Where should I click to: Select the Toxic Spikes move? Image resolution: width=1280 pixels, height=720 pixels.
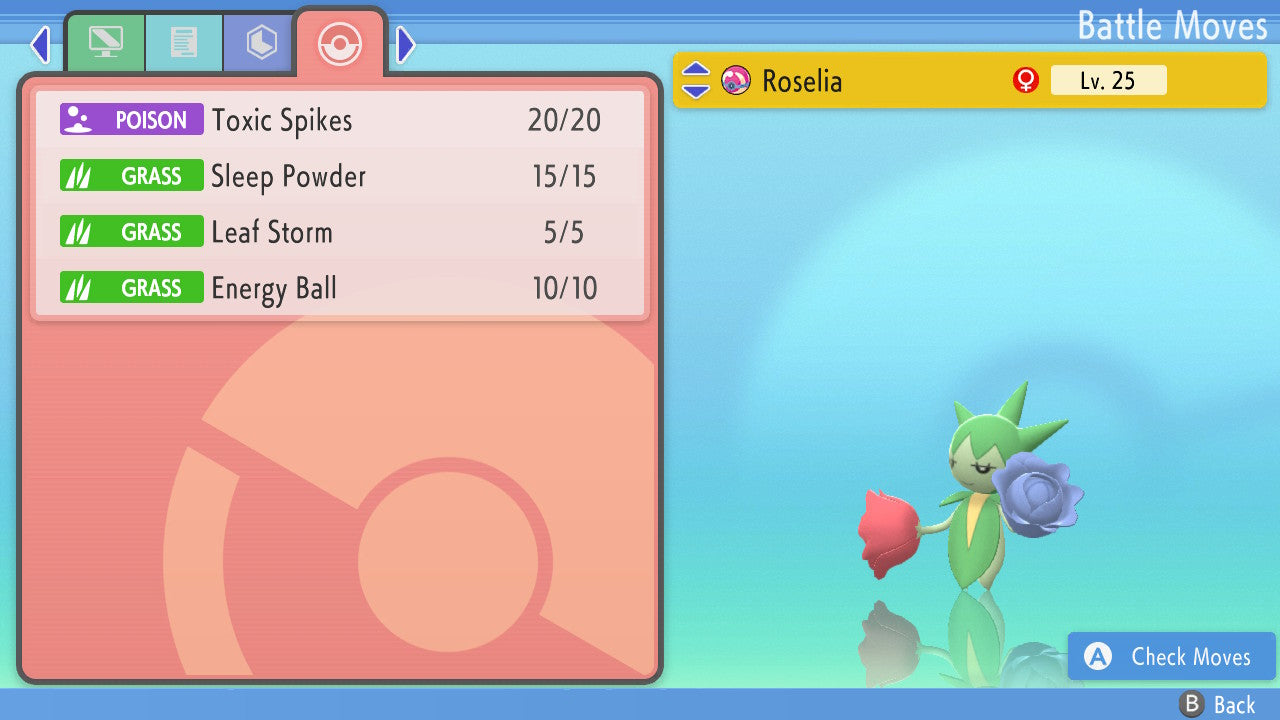[340, 120]
